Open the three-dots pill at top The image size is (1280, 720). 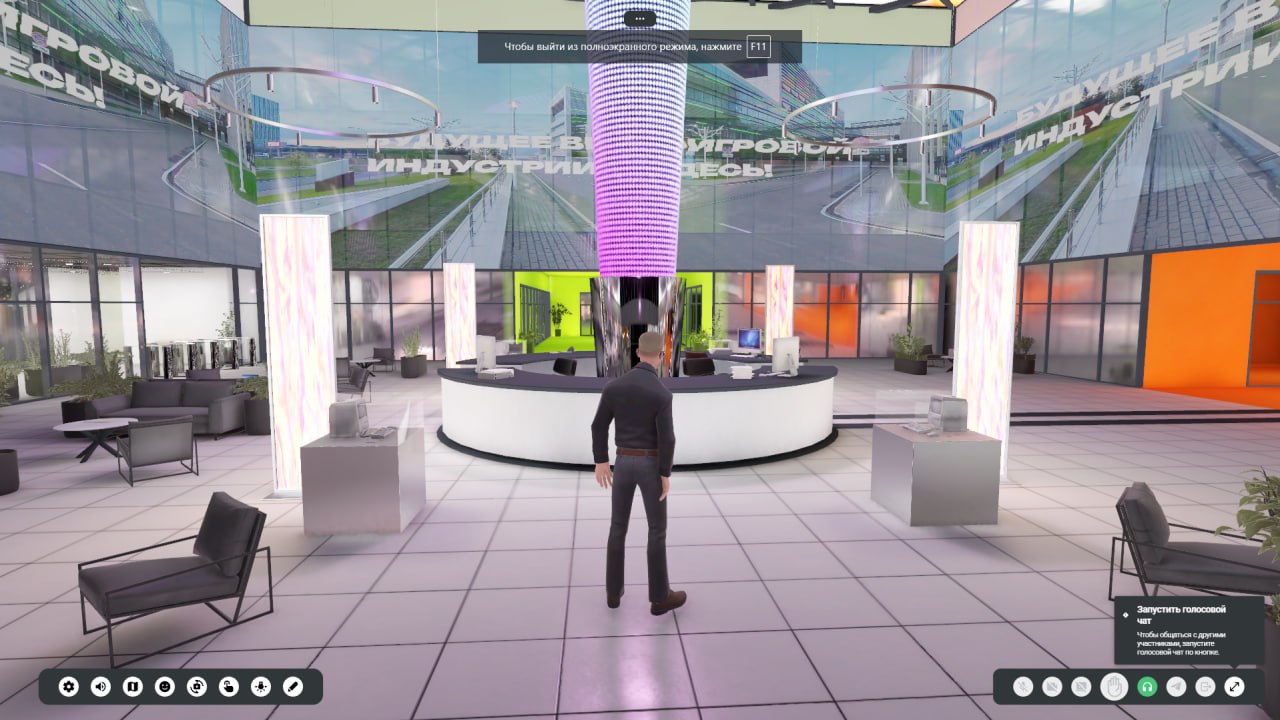(639, 18)
